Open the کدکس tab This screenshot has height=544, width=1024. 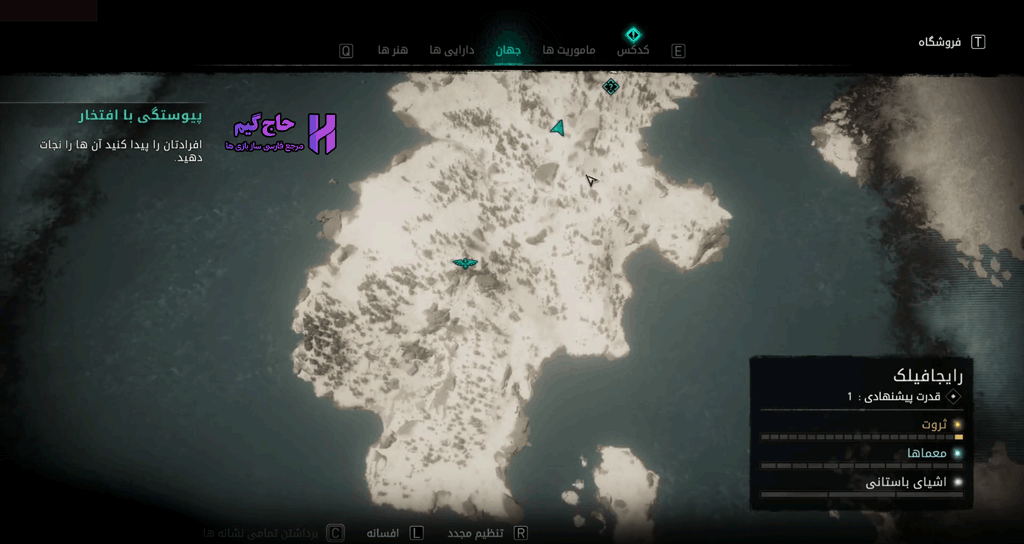point(633,50)
